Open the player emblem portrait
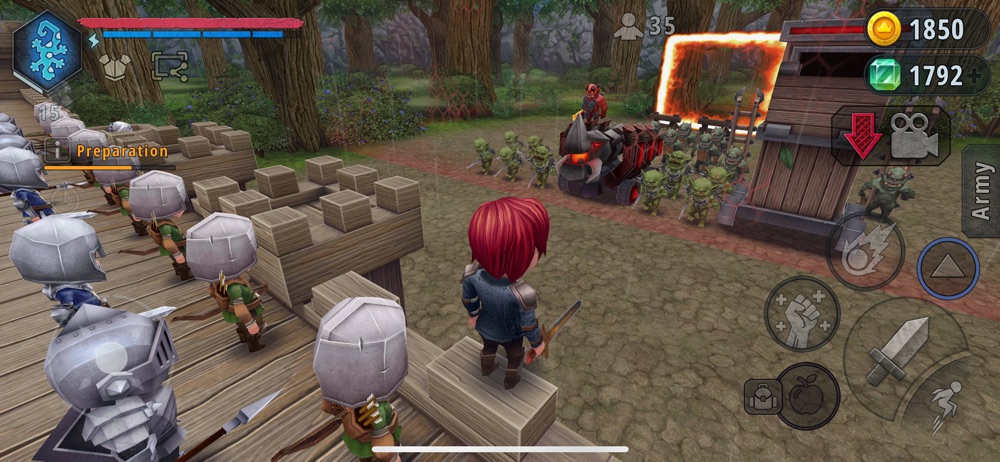1000x462 pixels. pos(47,52)
